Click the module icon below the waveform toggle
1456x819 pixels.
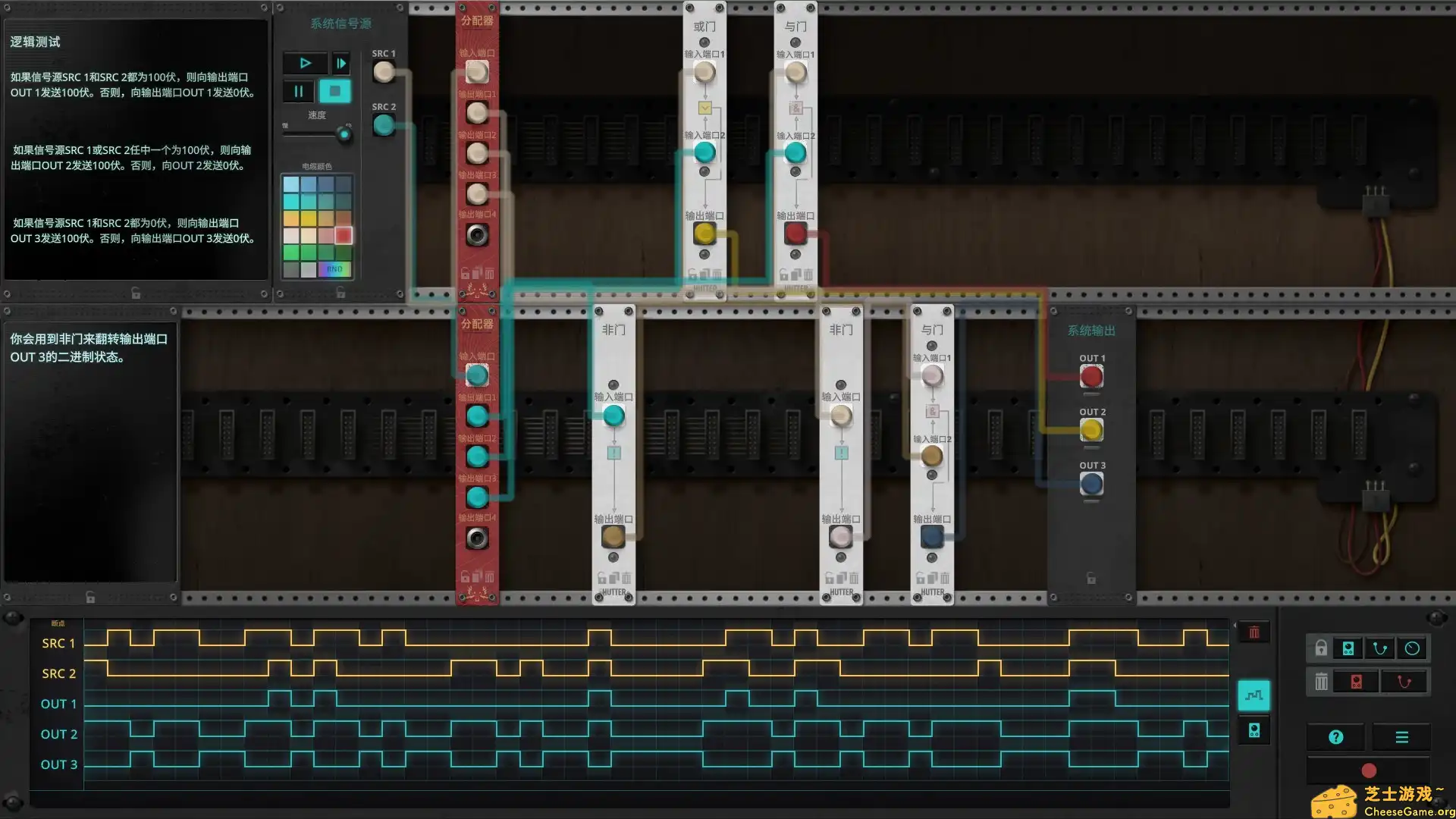point(1254,730)
